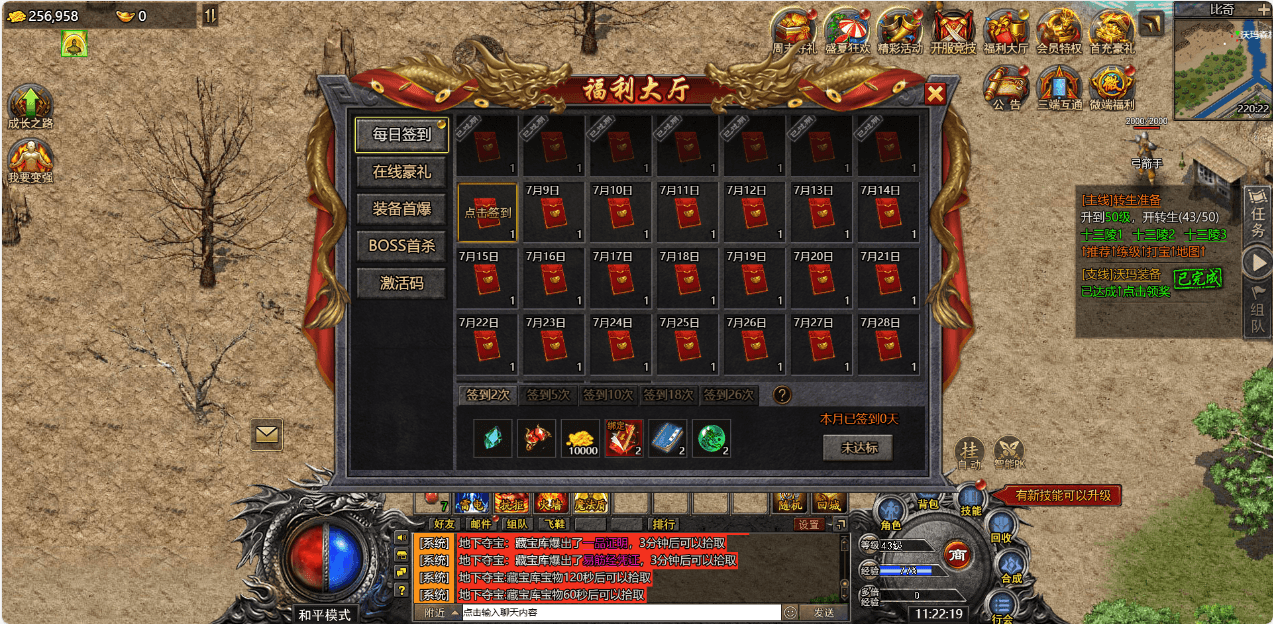The width and height of the screenshot is (1273, 624).
Task: Switch to the 签到5次 reward tab
Action: point(548,395)
